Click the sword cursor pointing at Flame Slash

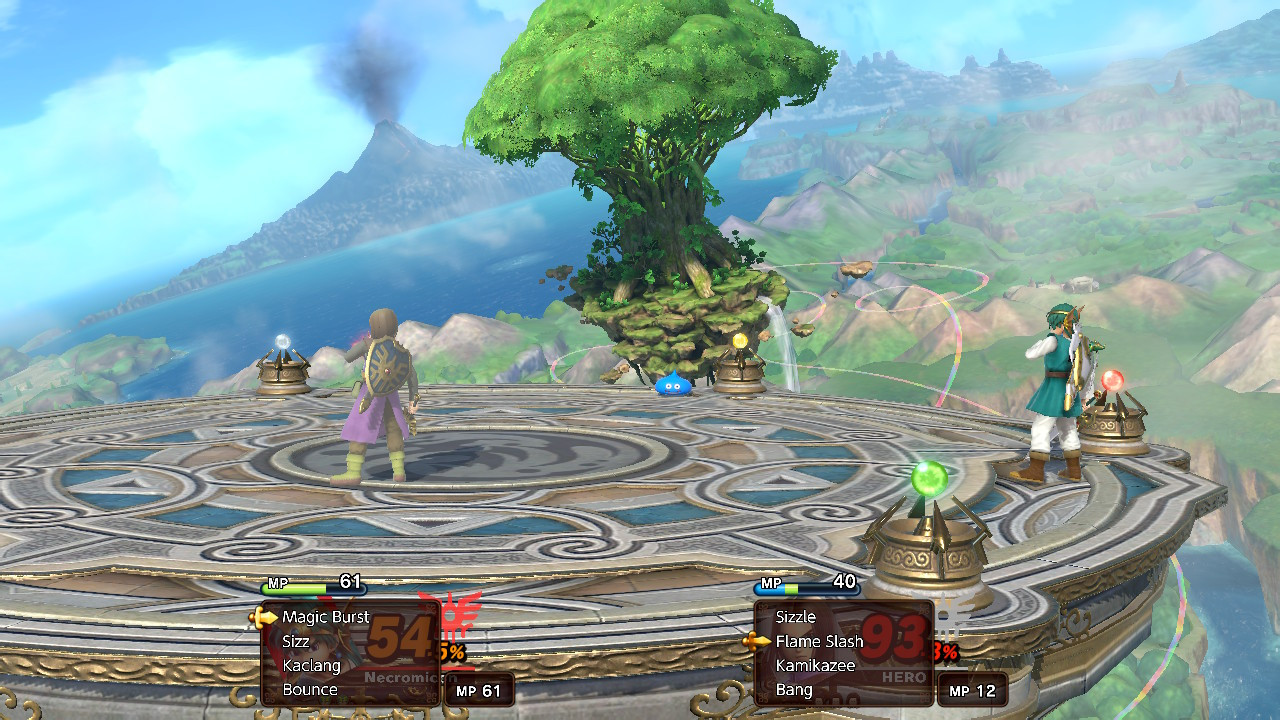click(x=759, y=642)
